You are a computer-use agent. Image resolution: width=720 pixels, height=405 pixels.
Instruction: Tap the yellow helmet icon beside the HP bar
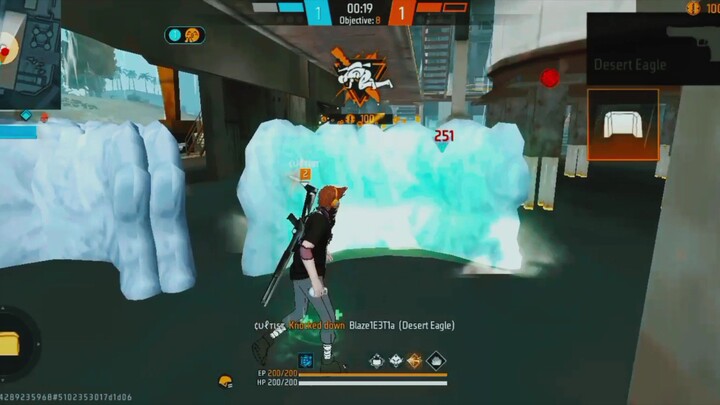point(226,381)
